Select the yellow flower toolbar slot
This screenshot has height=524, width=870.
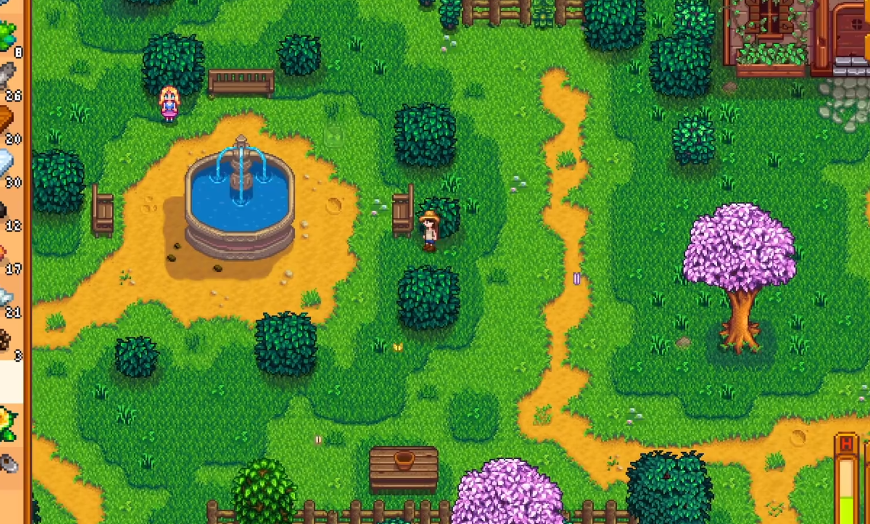pyautogui.click(x=10, y=422)
